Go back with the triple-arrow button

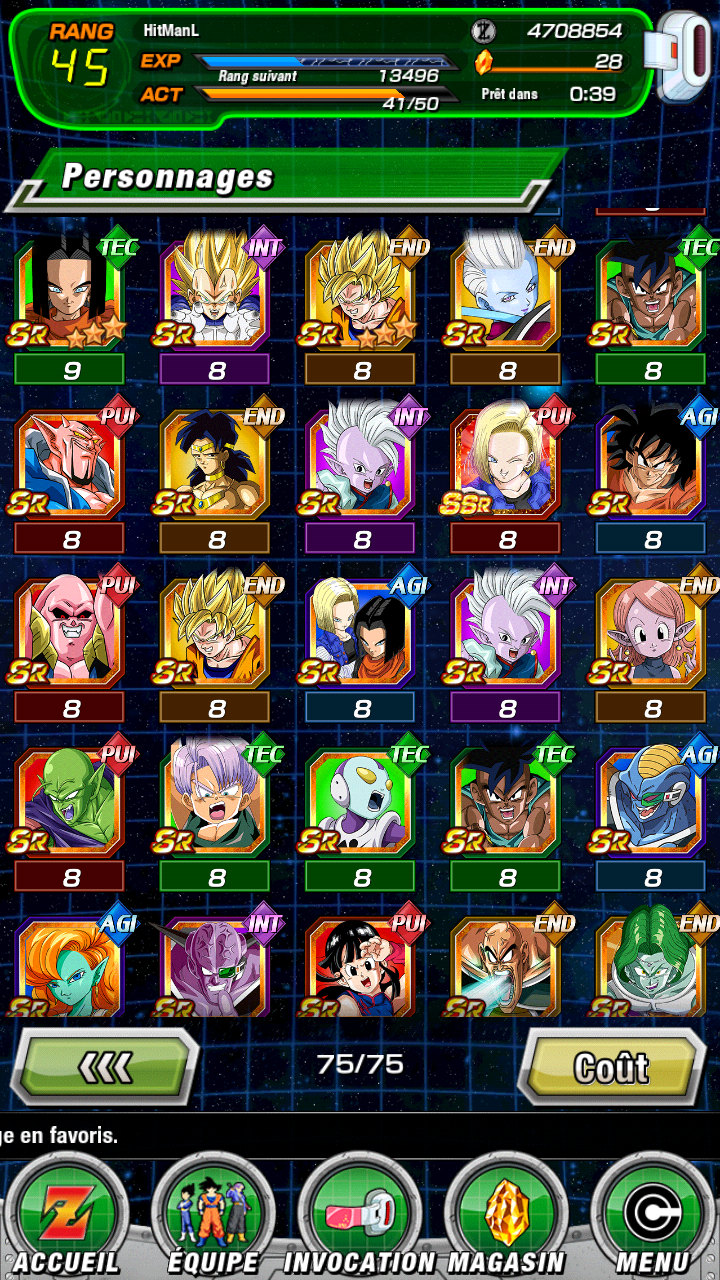(105, 1068)
